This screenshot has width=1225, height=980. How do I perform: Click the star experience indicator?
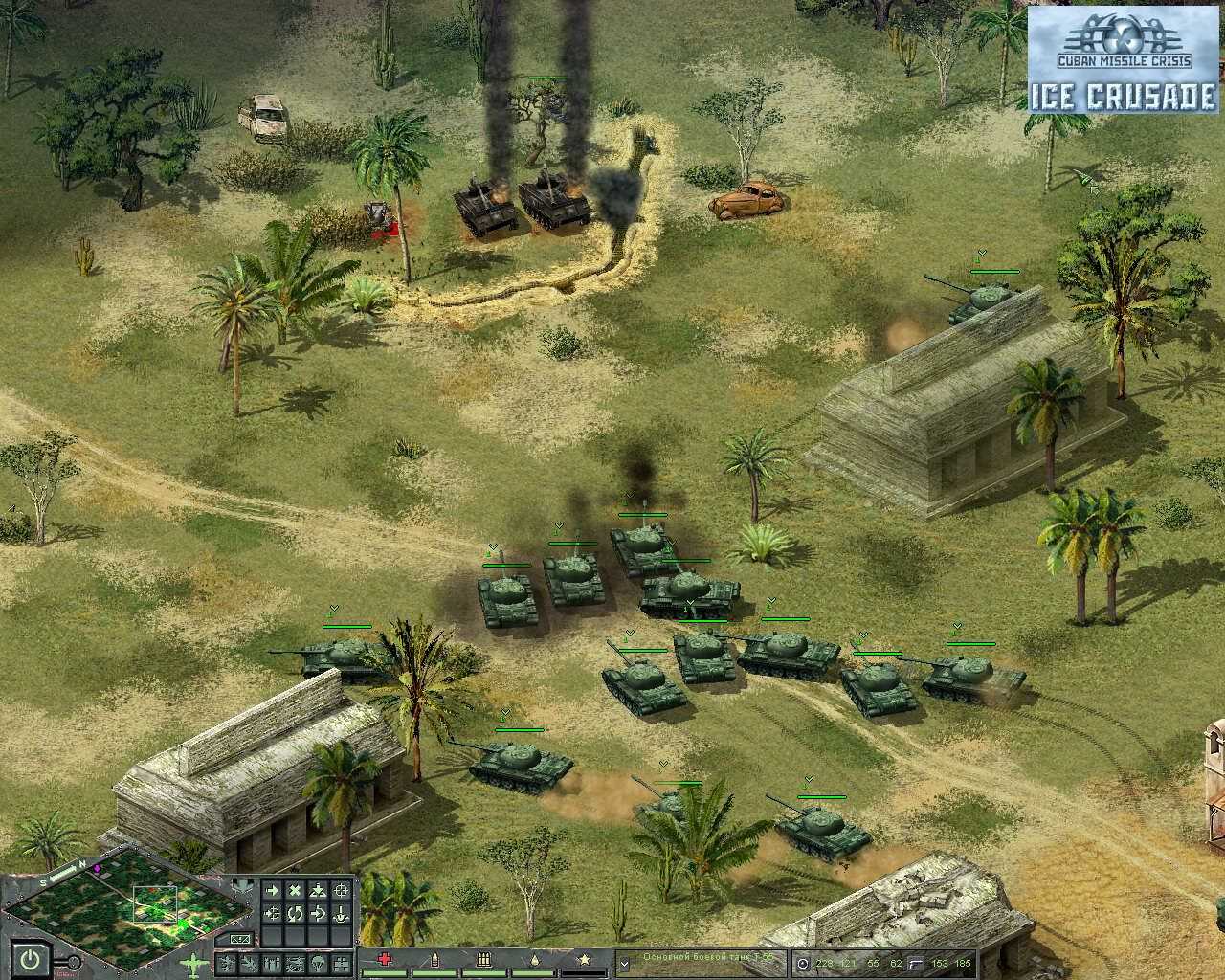[585, 960]
